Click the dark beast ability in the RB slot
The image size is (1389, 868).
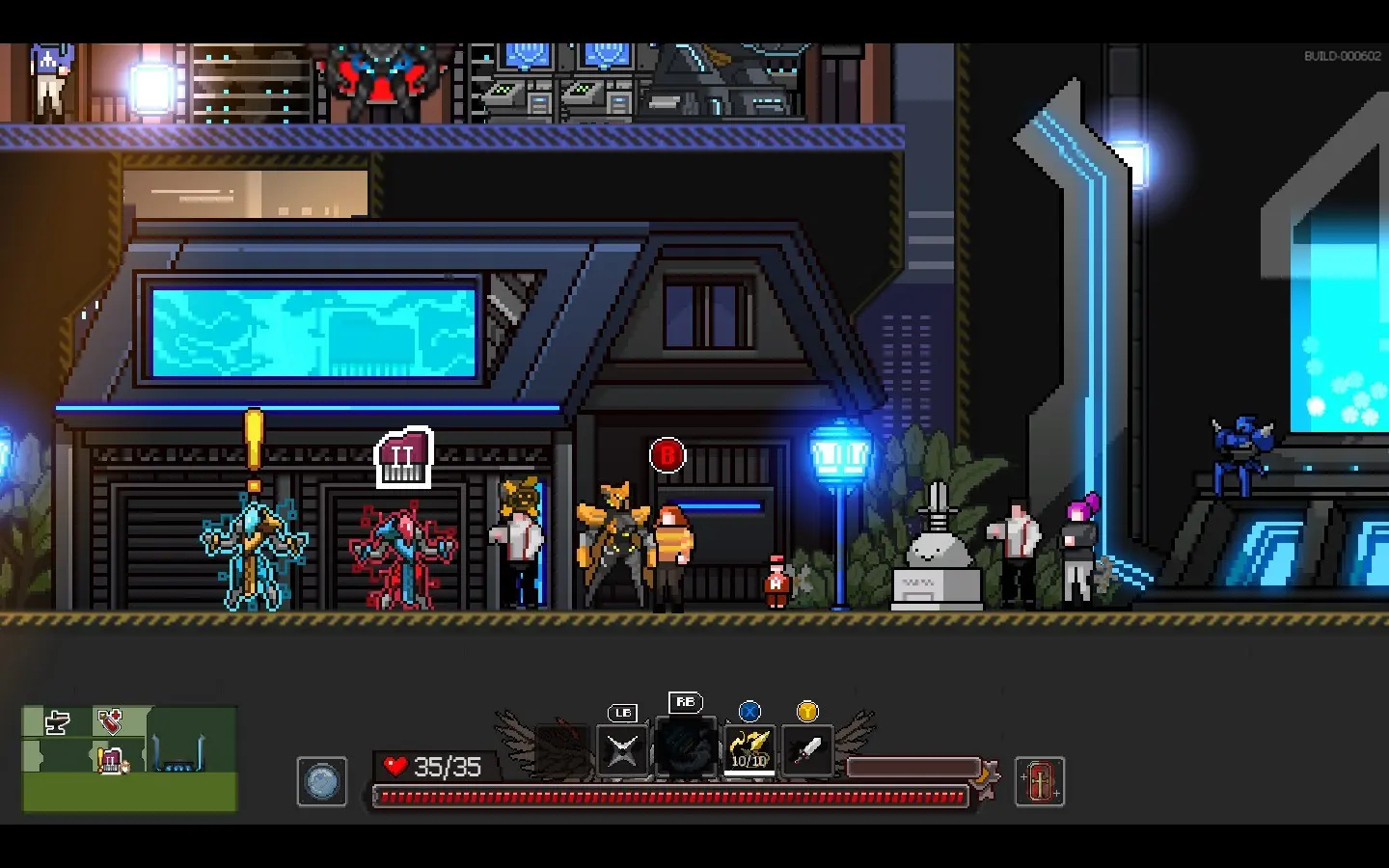(686, 750)
